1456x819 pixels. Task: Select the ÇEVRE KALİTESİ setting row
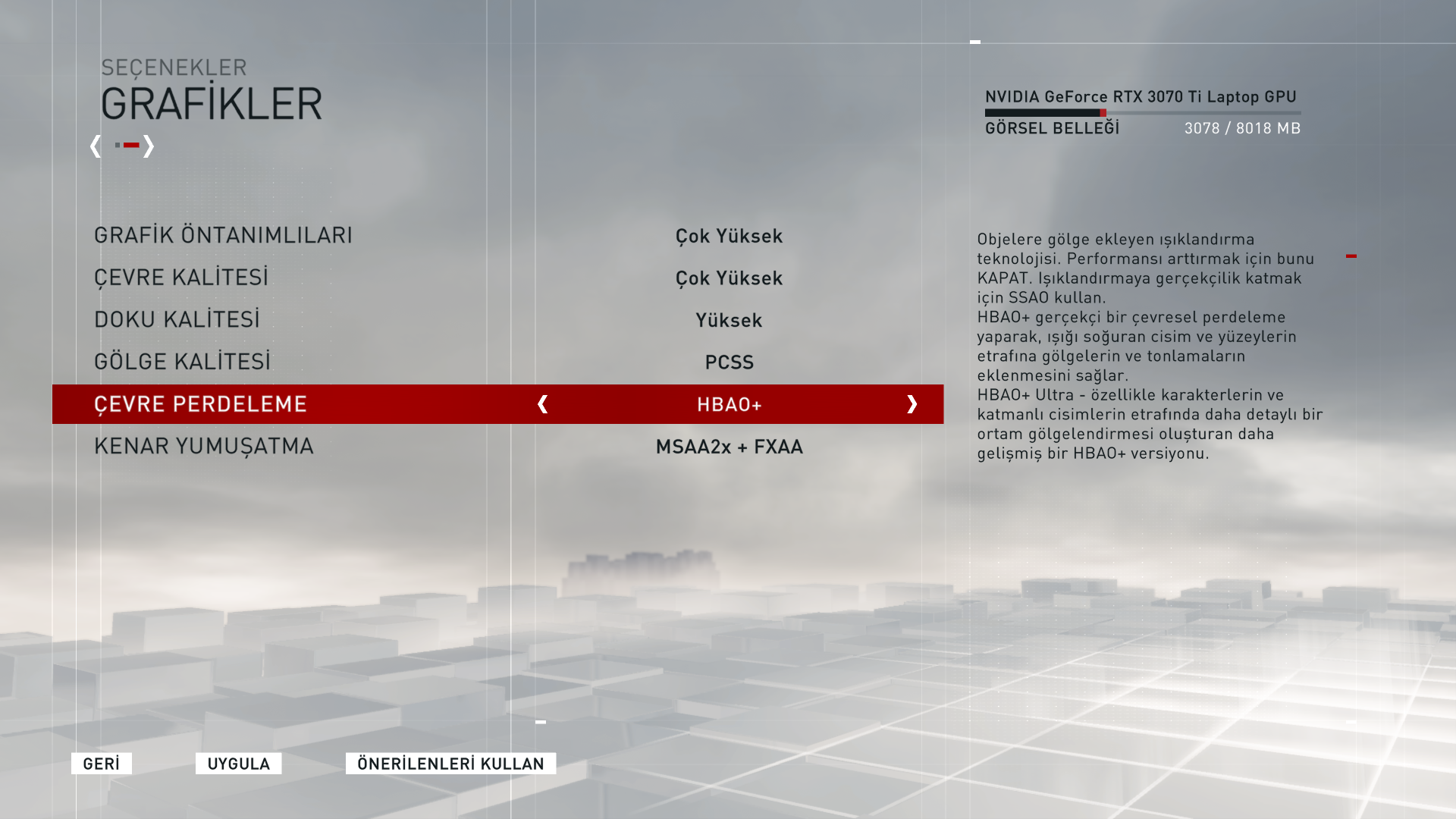[181, 277]
